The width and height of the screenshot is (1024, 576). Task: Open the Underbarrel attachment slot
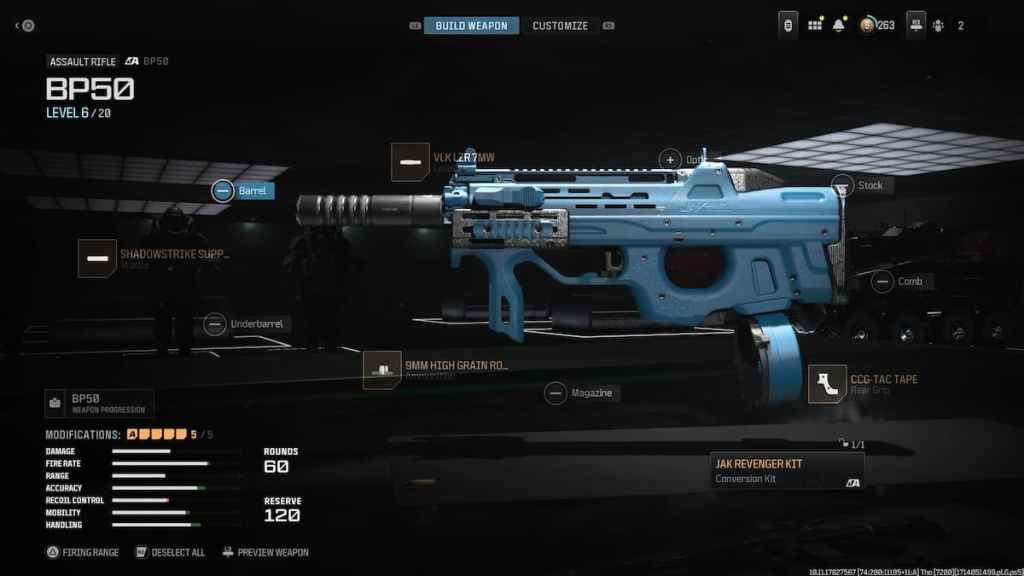215,324
